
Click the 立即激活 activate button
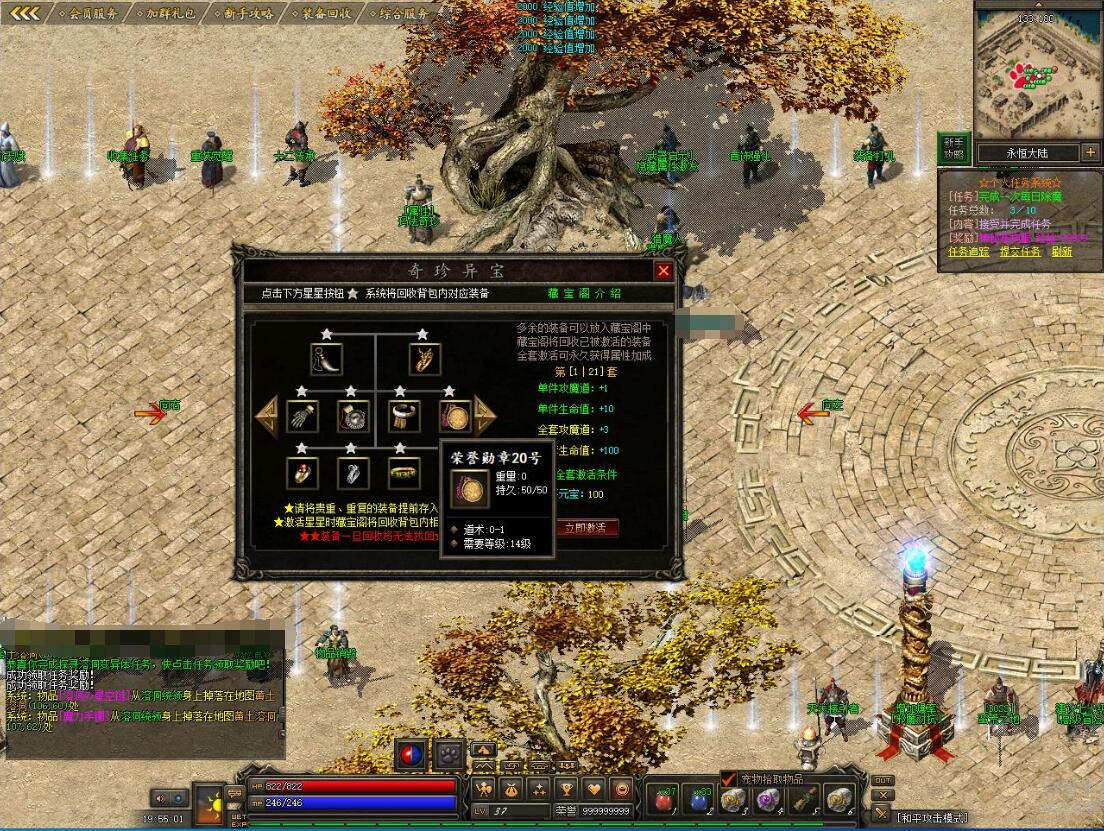click(586, 527)
